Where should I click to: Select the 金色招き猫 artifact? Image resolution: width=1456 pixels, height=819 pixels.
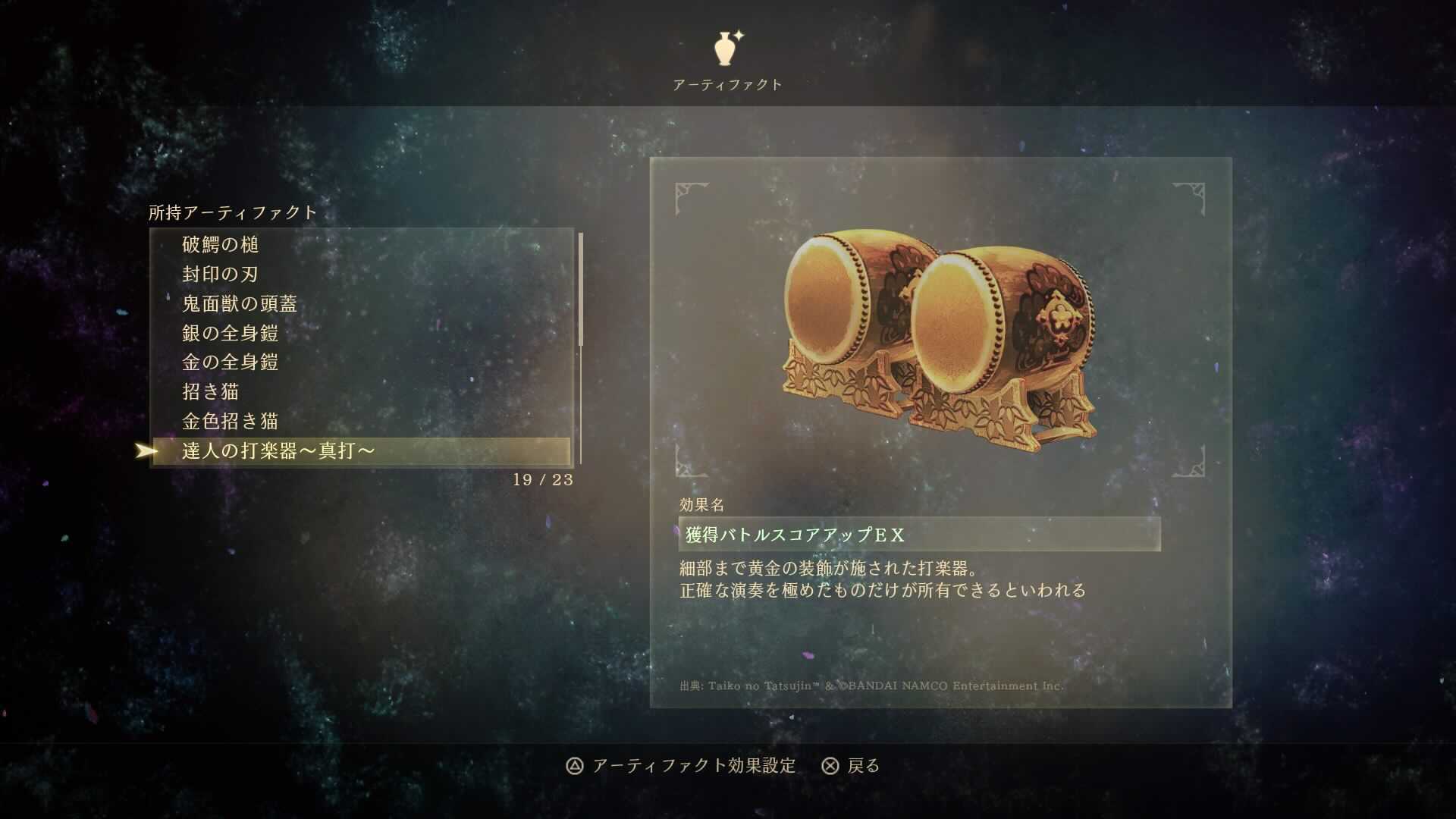230,422
